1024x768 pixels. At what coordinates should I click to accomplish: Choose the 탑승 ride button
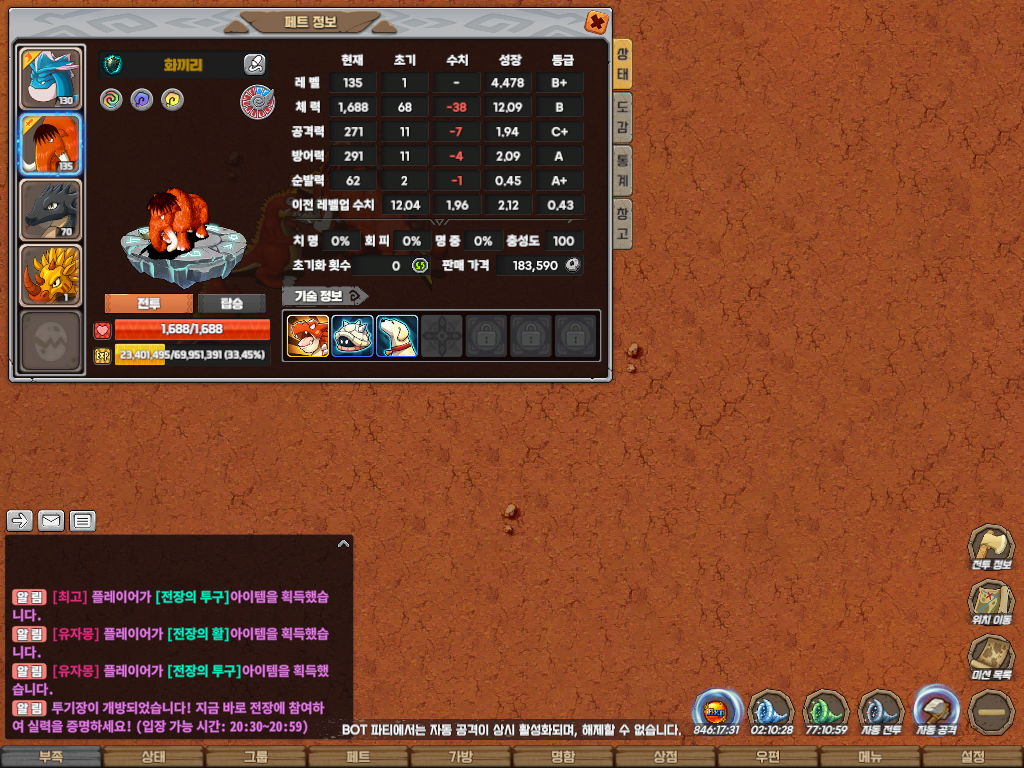231,304
